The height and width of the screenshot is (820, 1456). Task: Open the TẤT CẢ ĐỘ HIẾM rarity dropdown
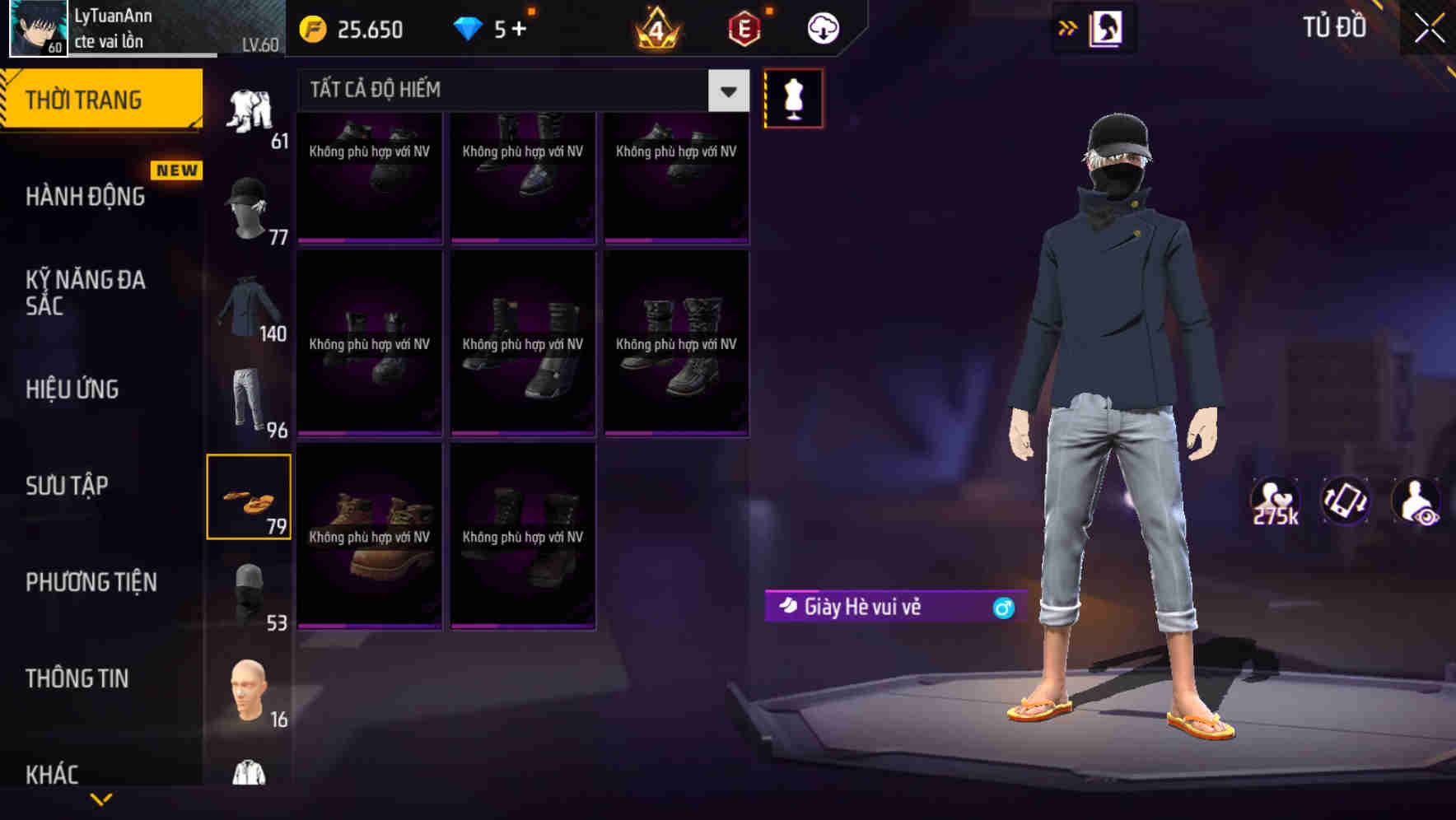tap(520, 90)
